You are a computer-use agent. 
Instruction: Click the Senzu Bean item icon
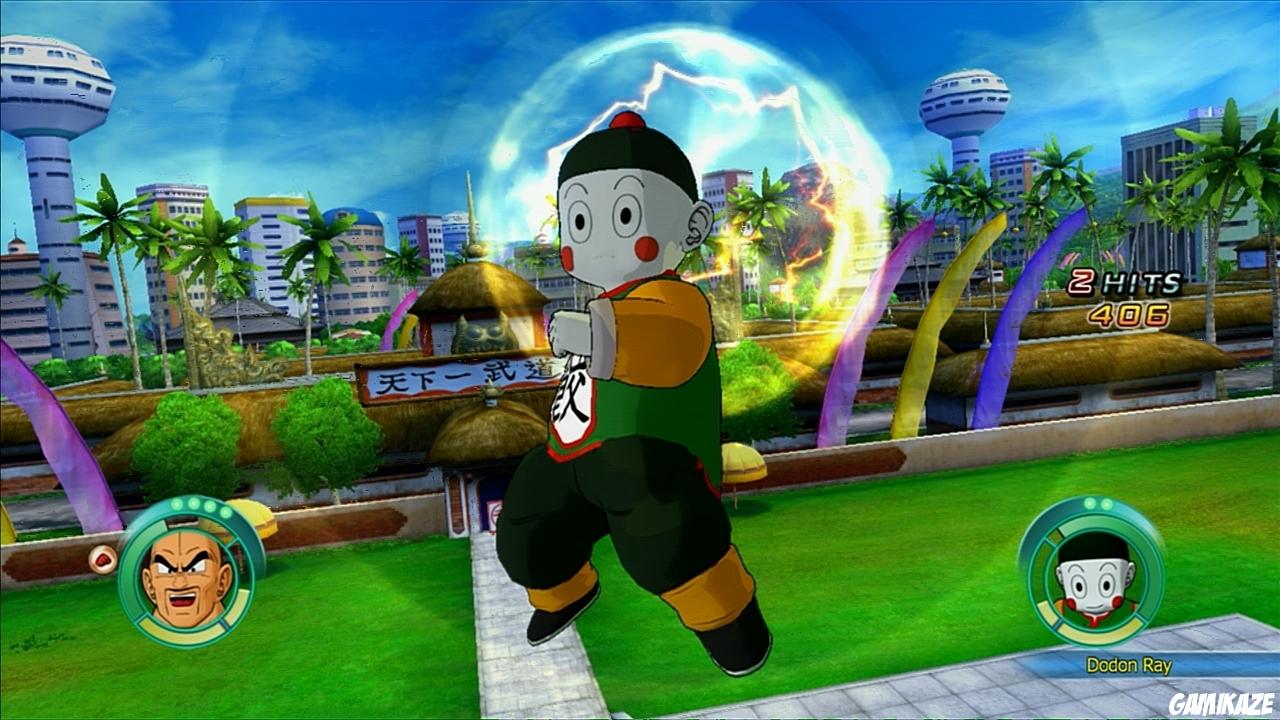coord(101,558)
